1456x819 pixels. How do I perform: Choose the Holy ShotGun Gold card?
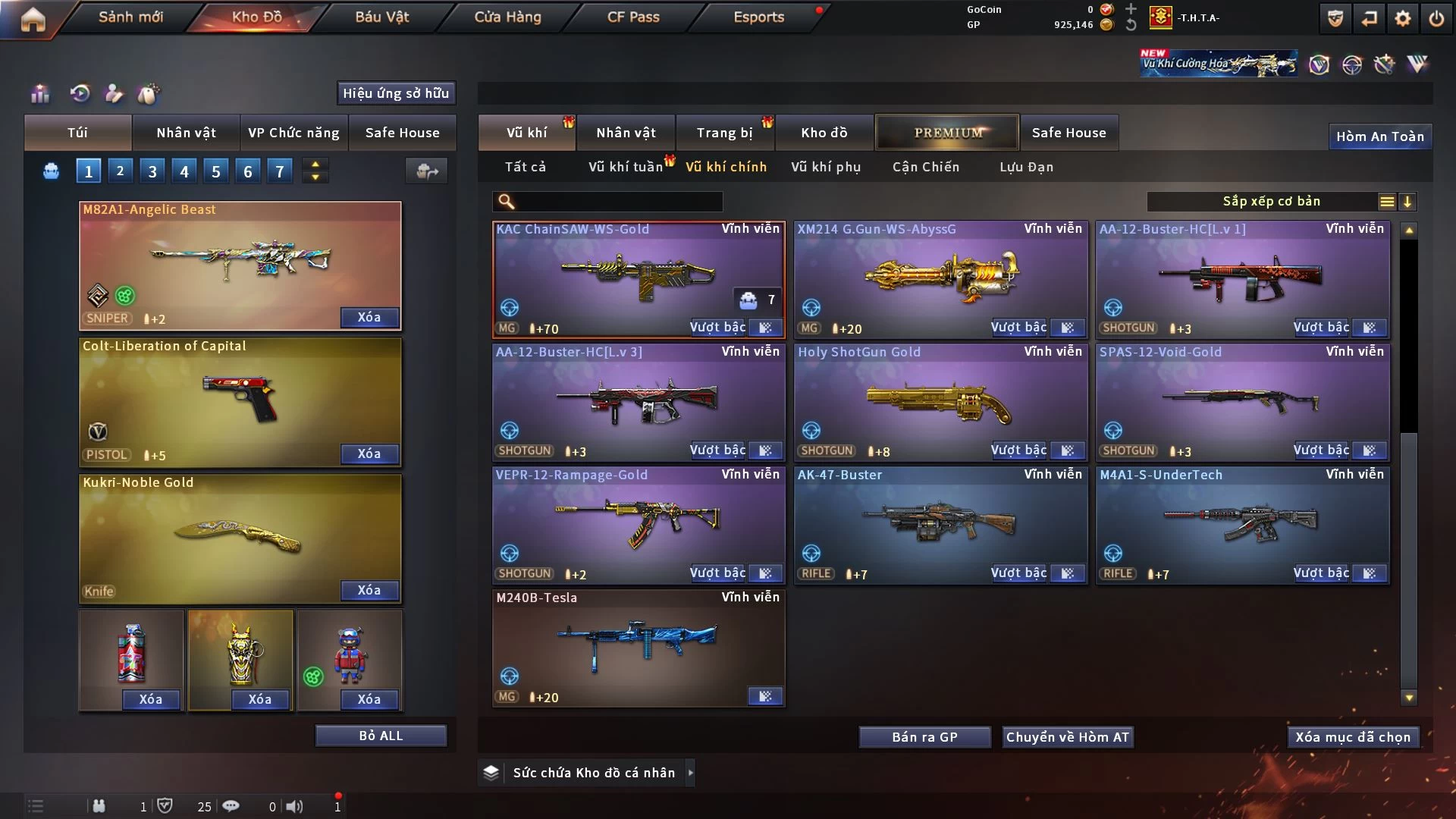pos(940,400)
